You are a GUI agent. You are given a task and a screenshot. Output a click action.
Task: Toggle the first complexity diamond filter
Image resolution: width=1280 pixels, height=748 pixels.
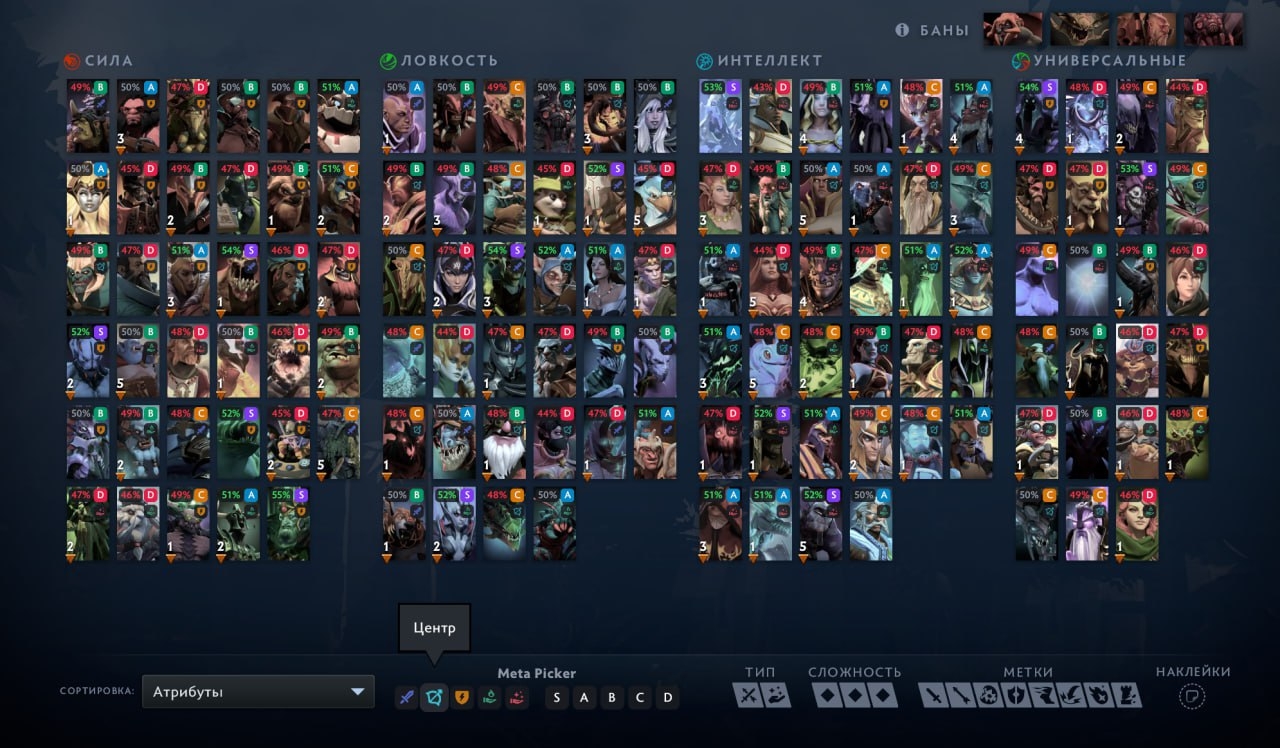(827, 695)
